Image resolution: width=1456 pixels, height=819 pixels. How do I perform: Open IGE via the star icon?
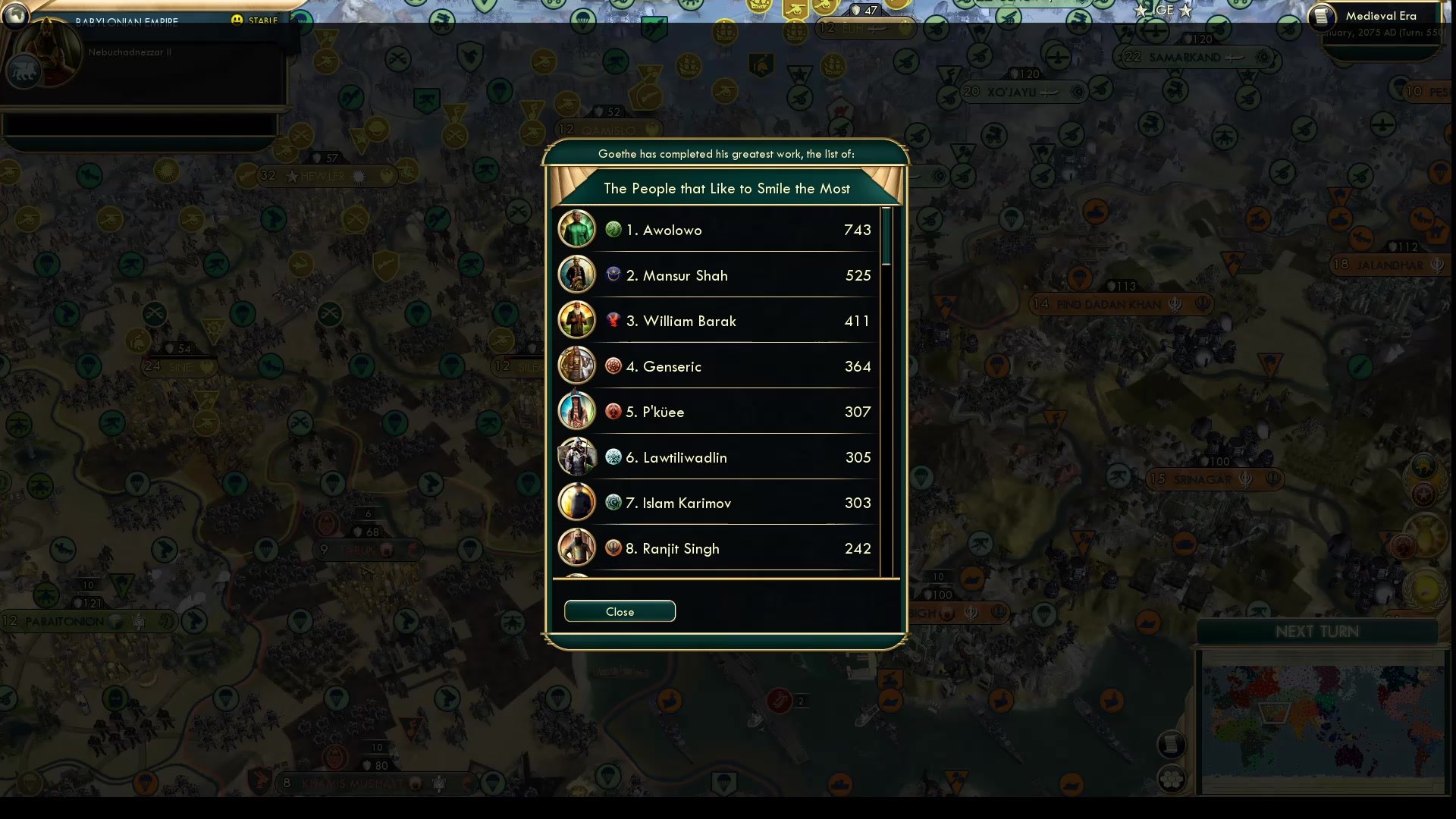1141,11
